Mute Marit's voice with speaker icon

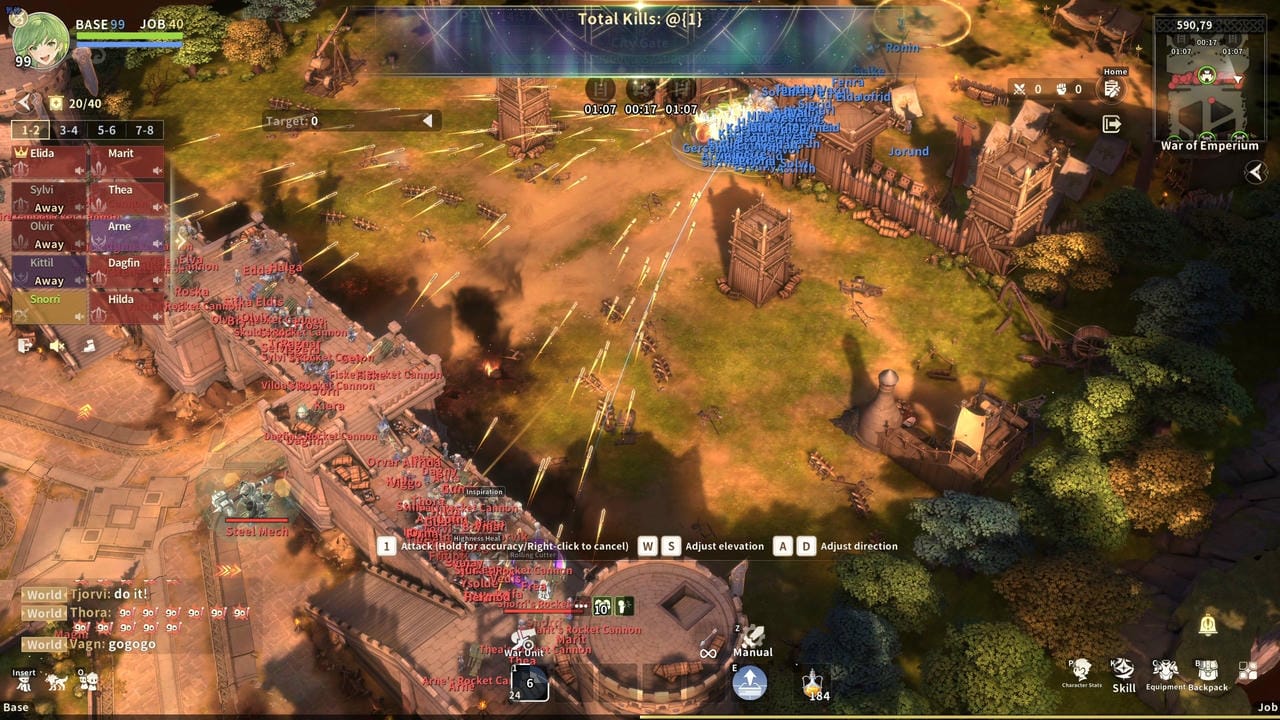click(x=157, y=171)
